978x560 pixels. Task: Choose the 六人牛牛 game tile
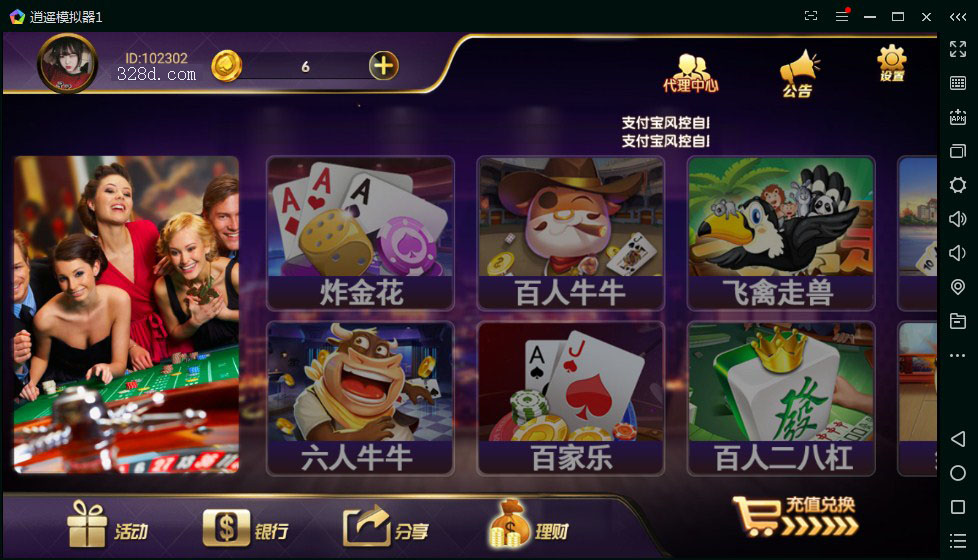point(360,397)
